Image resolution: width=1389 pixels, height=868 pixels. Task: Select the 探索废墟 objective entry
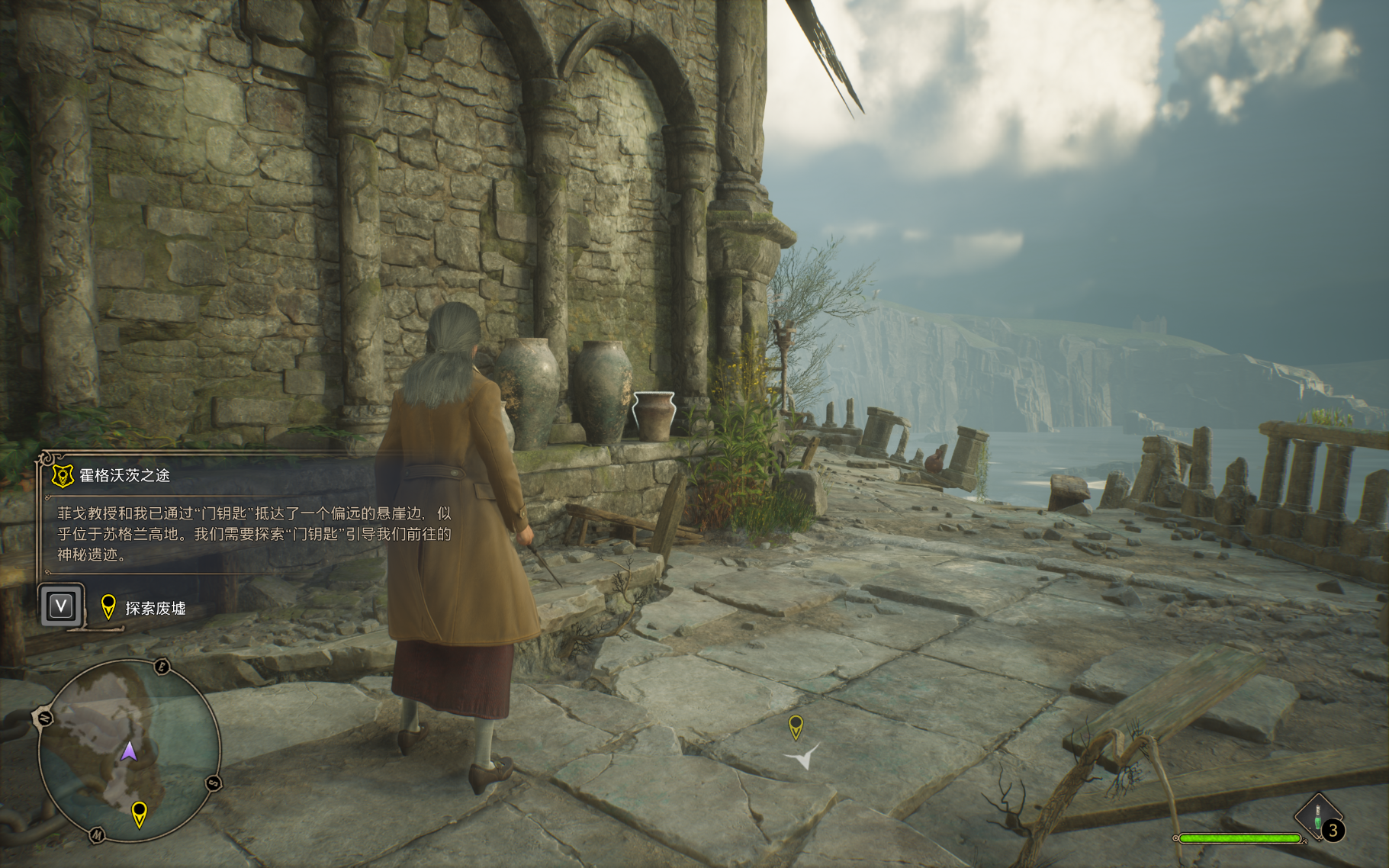click(155, 608)
